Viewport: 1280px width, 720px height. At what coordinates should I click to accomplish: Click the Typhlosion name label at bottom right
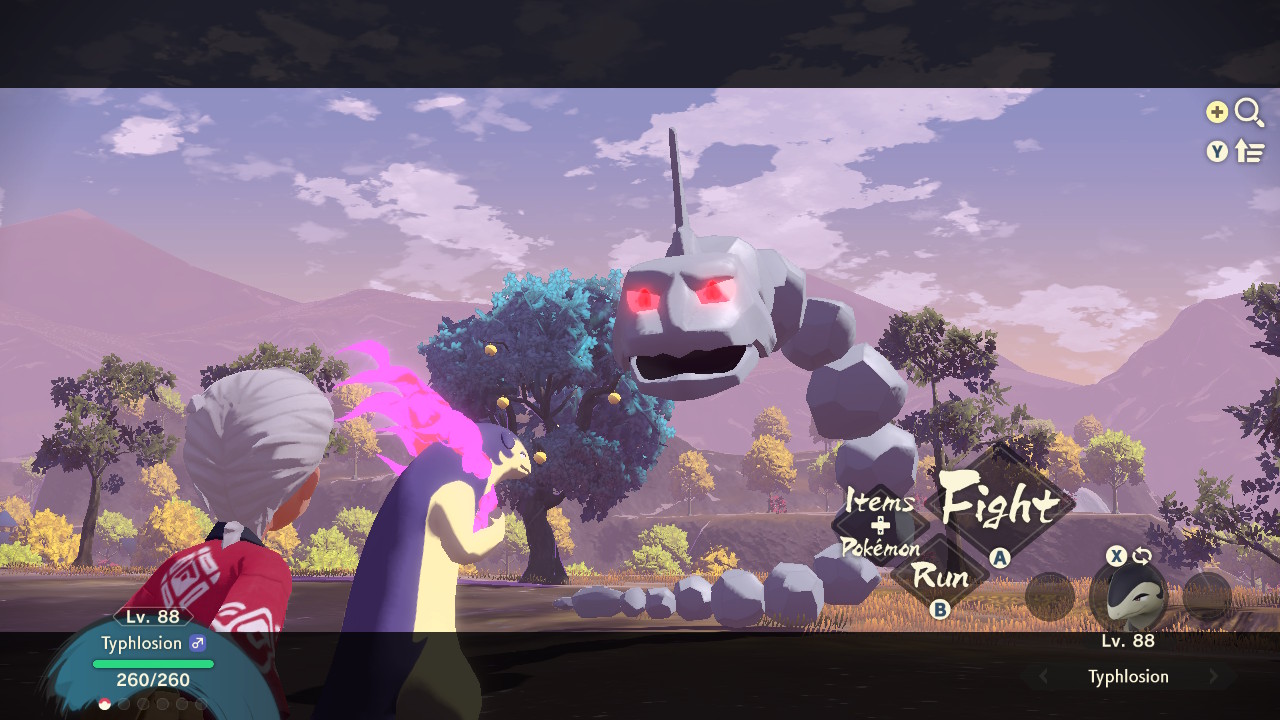pyautogui.click(x=1130, y=676)
